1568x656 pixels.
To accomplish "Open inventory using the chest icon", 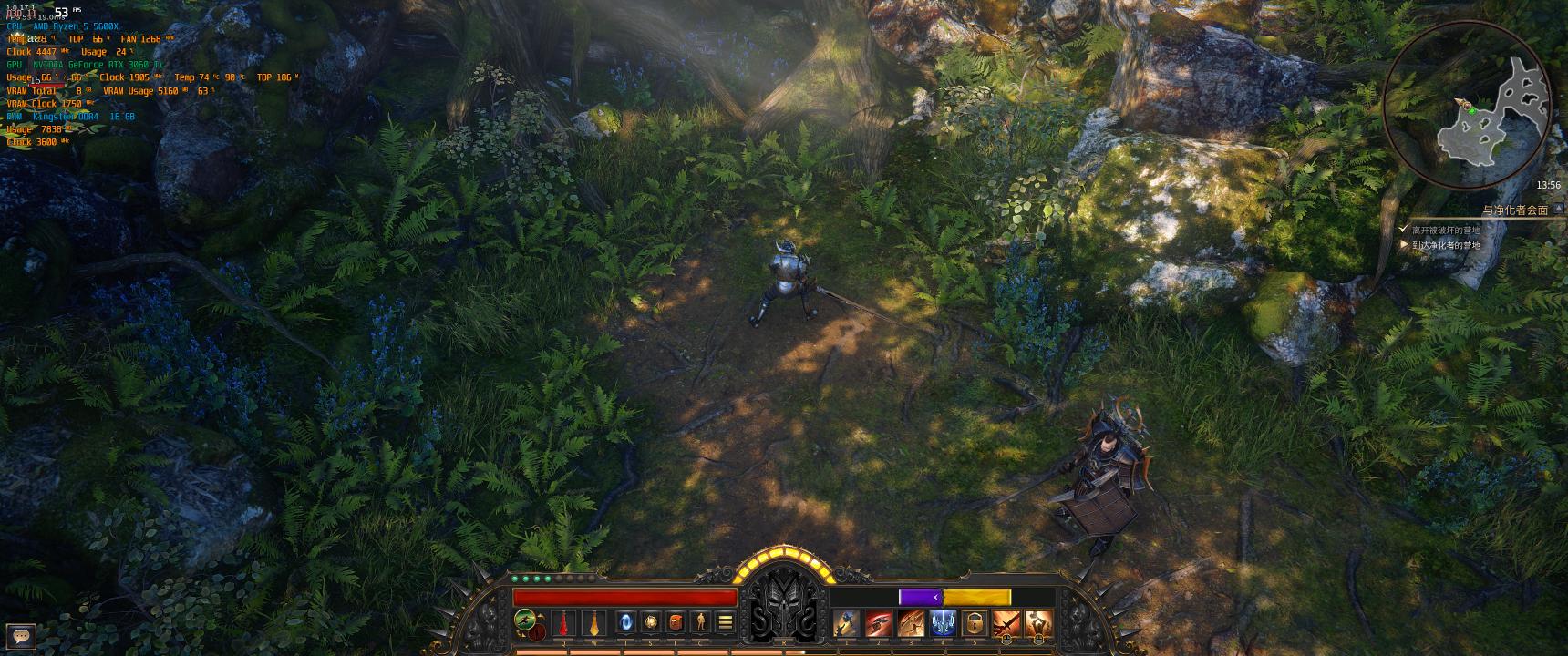I will pos(676,622).
